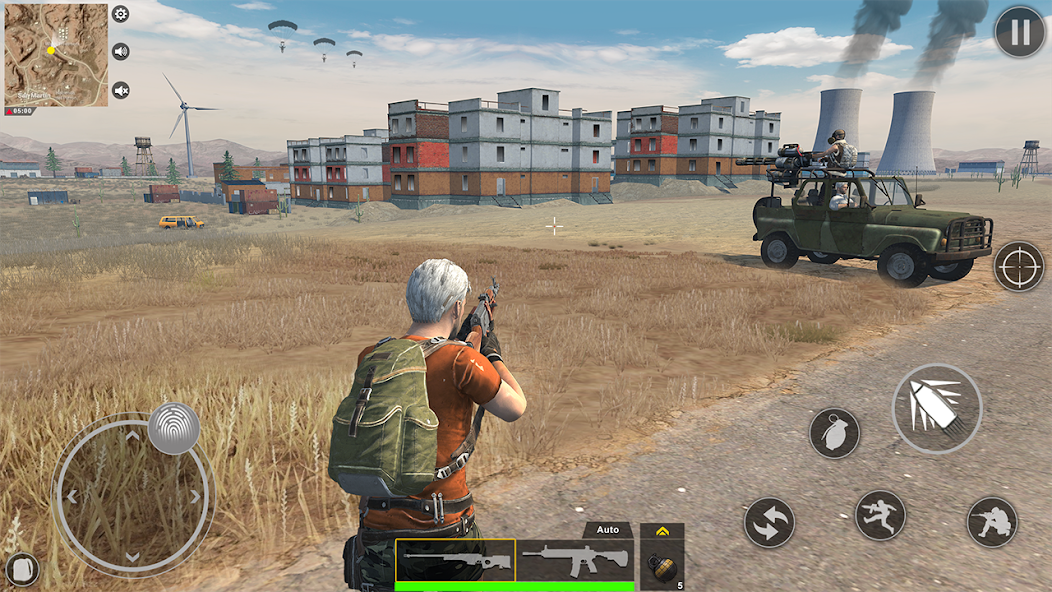Tap the speaker sound icon
This screenshot has height=592, width=1052.
pos(120,52)
